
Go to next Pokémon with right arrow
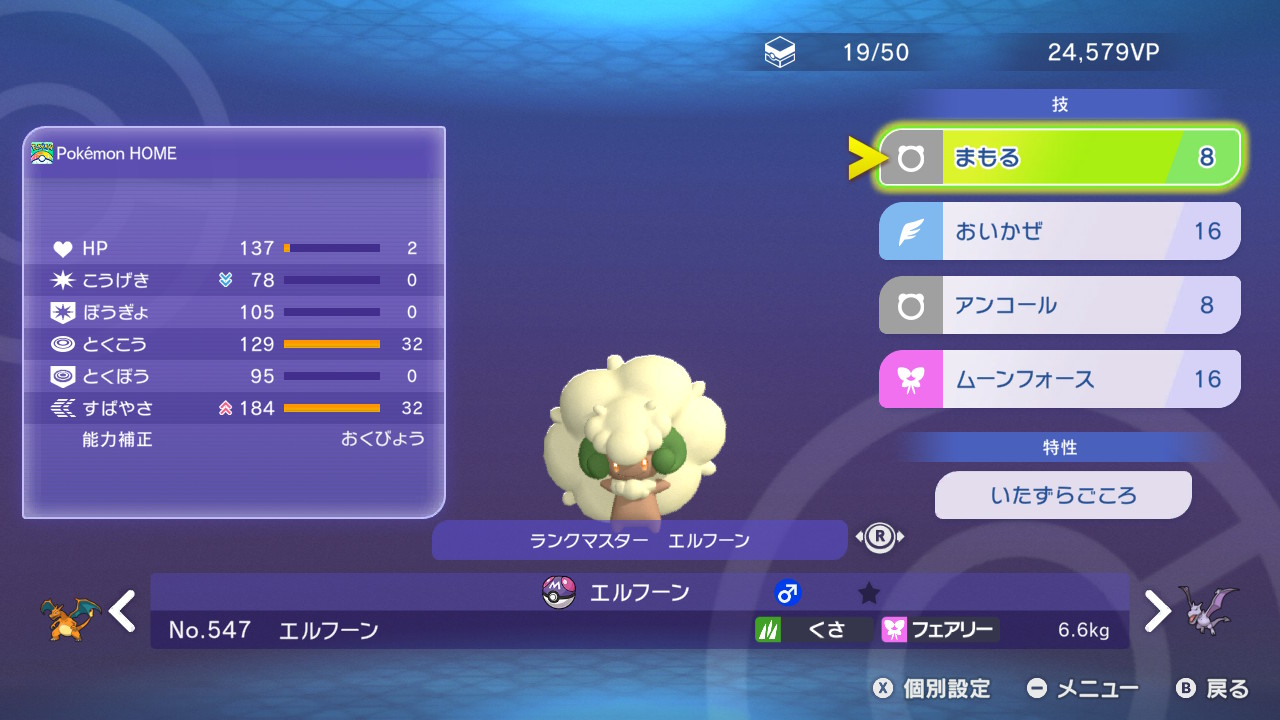[1157, 611]
